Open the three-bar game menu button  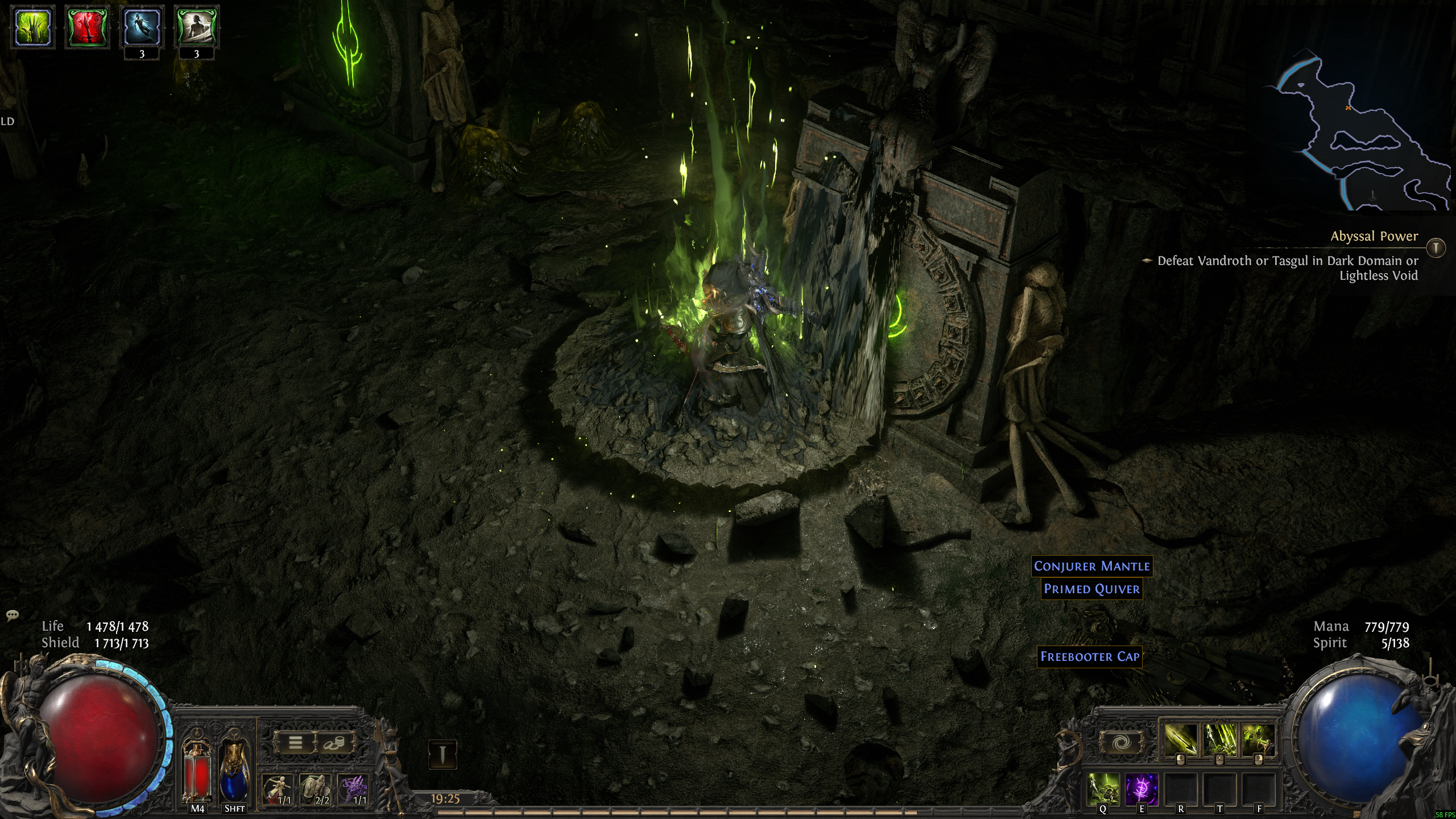point(295,743)
